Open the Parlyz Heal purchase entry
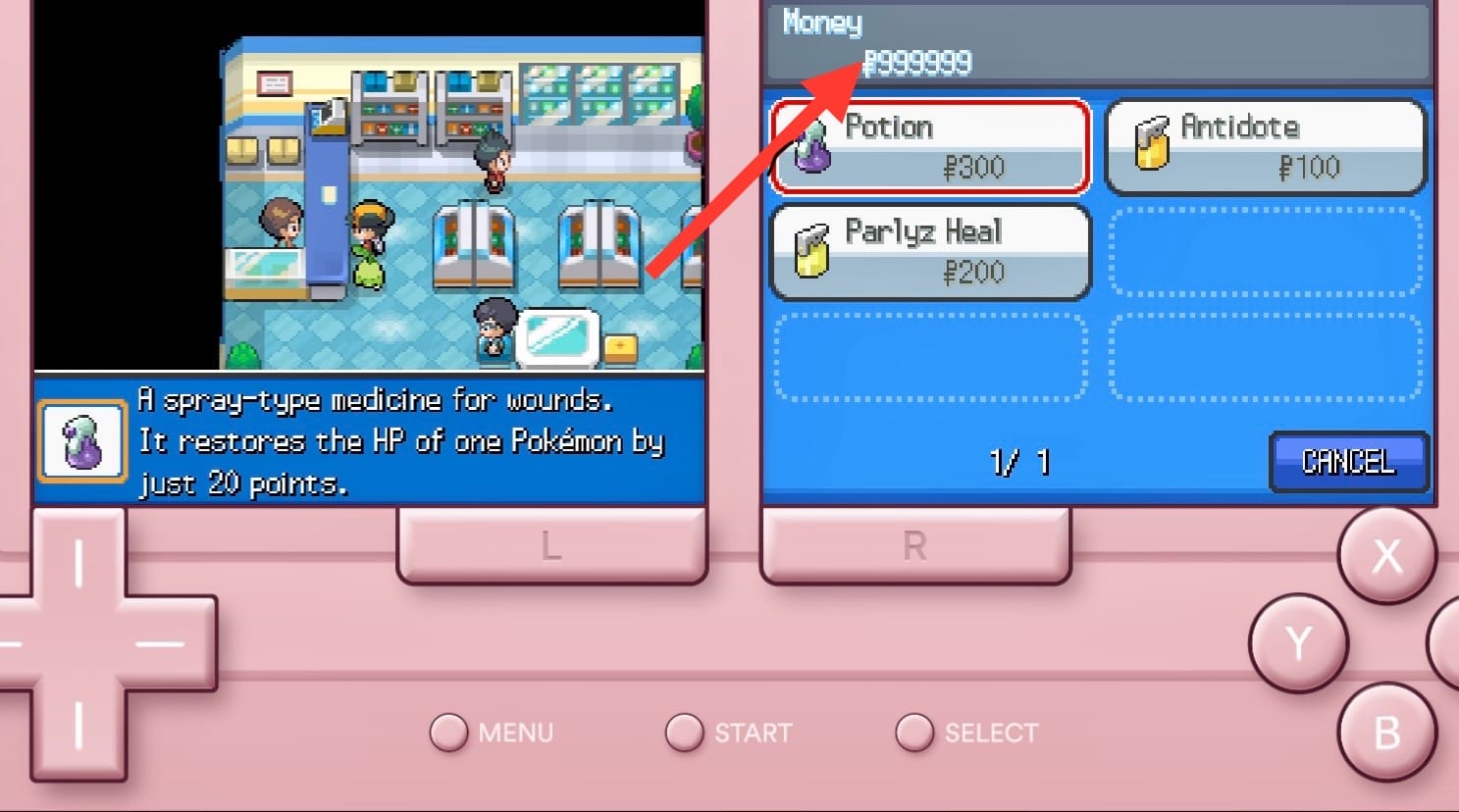The height and width of the screenshot is (812, 1459). pos(929,252)
